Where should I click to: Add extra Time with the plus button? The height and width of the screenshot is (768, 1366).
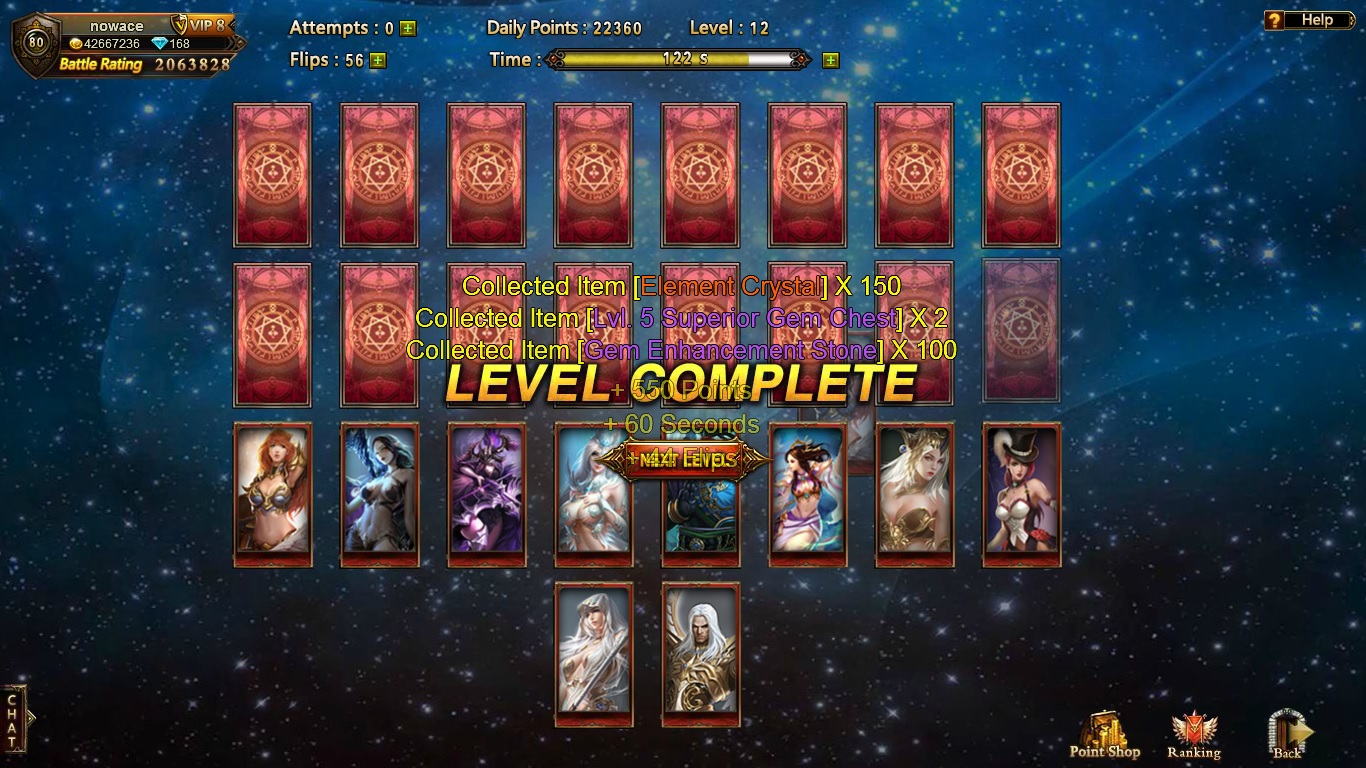[x=830, y=60]
